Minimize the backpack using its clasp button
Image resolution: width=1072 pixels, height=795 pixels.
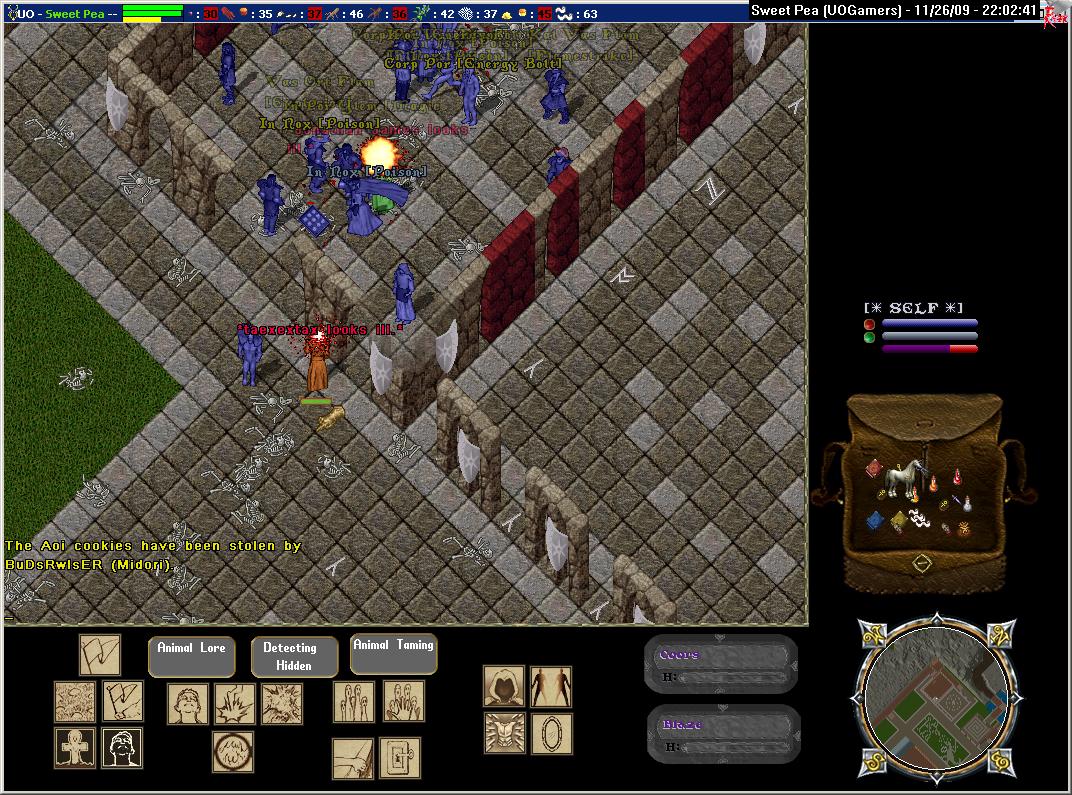pyautogui.click(x=922, y=564)
